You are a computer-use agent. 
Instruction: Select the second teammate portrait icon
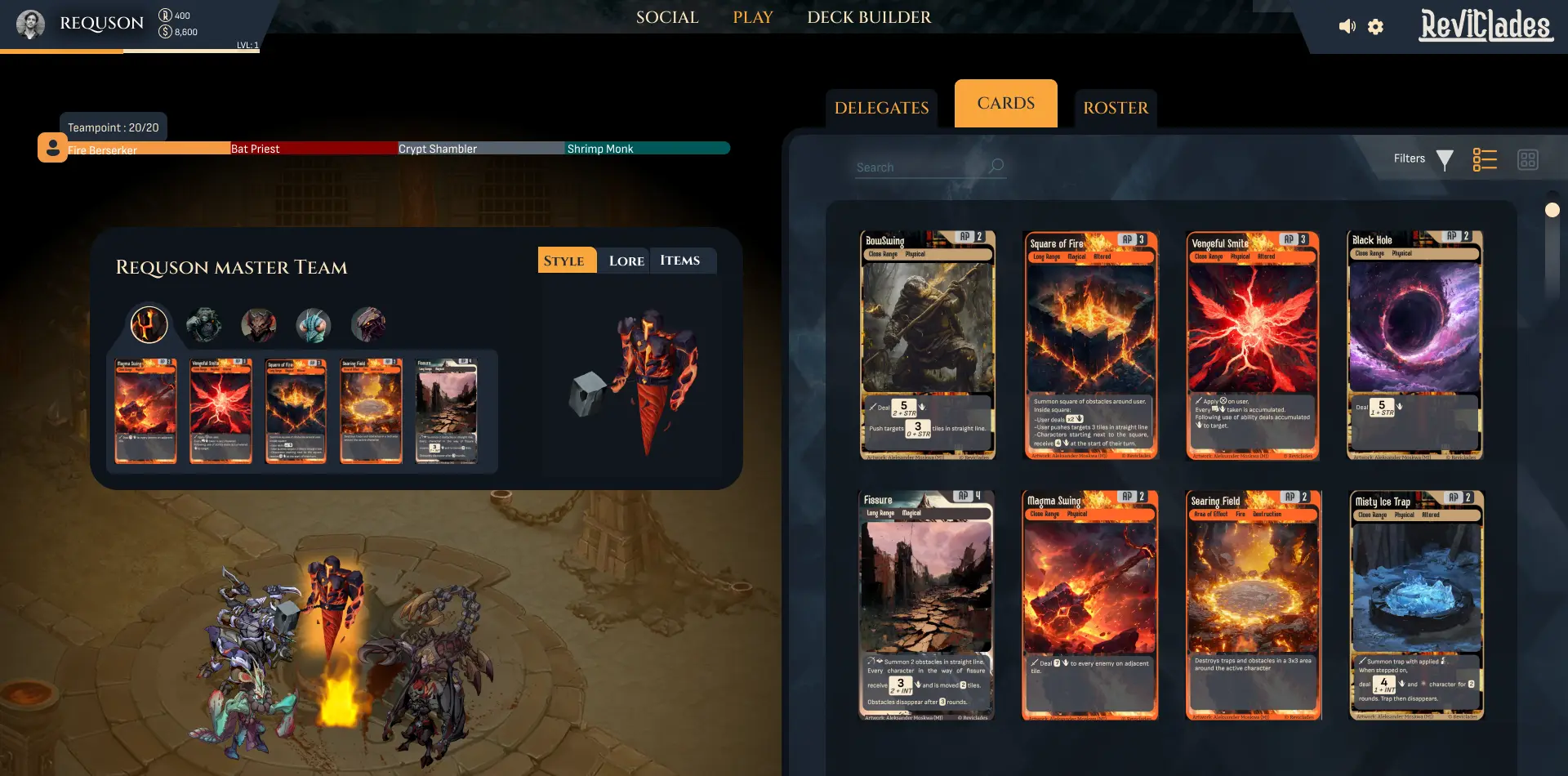tap(204, 323)
